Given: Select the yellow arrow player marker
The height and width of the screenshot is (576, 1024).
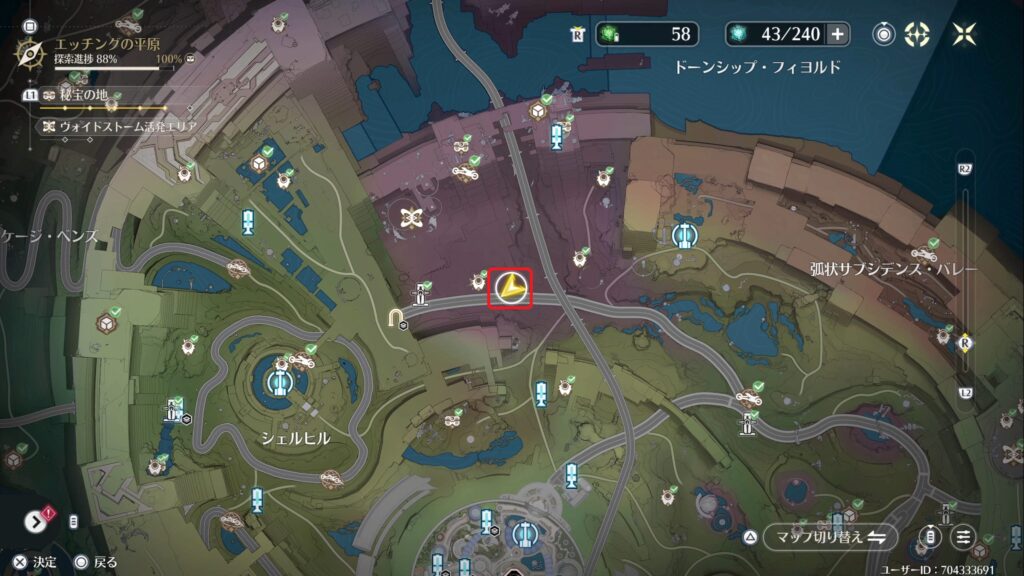Looking at the screenshot, I should coord(510,289).
